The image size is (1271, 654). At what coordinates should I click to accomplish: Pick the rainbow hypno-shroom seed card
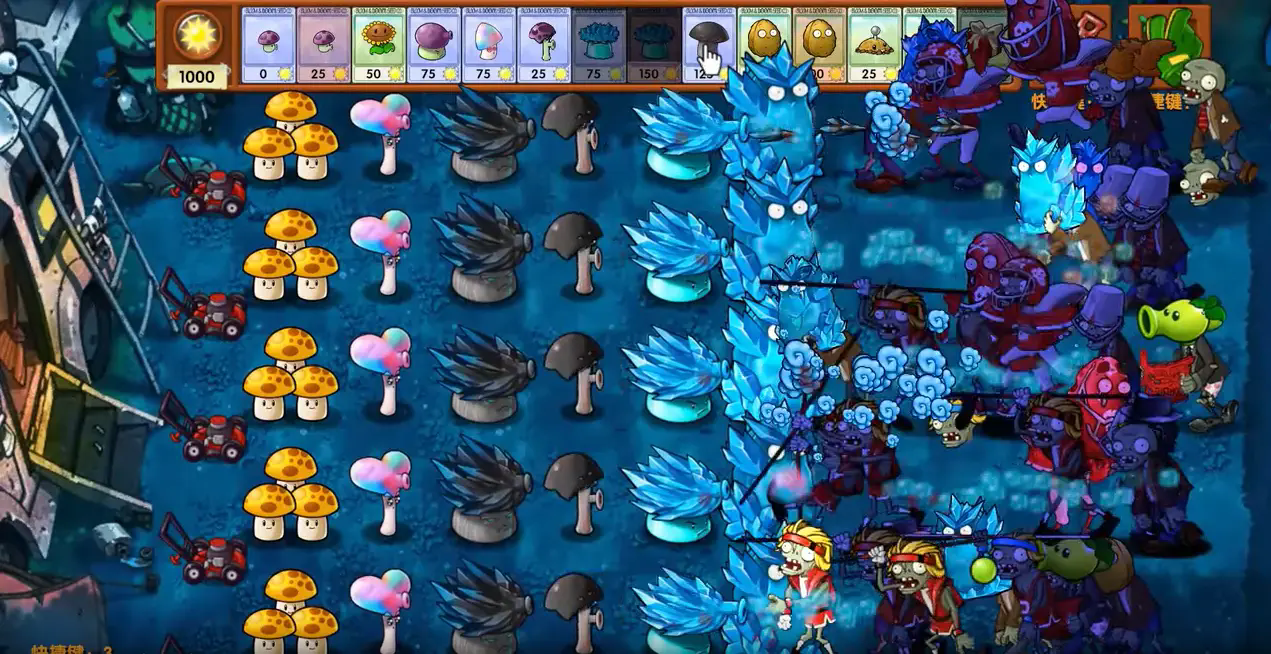488,46
